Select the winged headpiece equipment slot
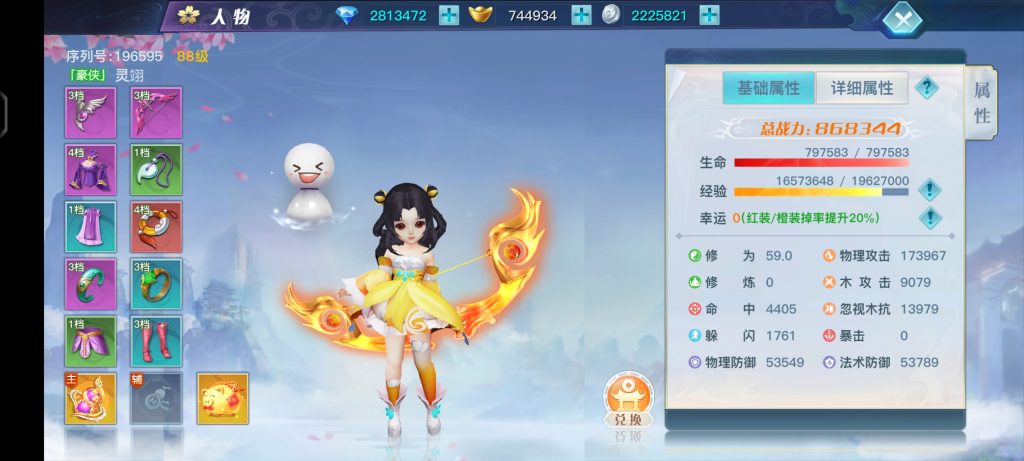Image resolution: width=1024 pixels, height=461 pixels. tap(91, 112)
